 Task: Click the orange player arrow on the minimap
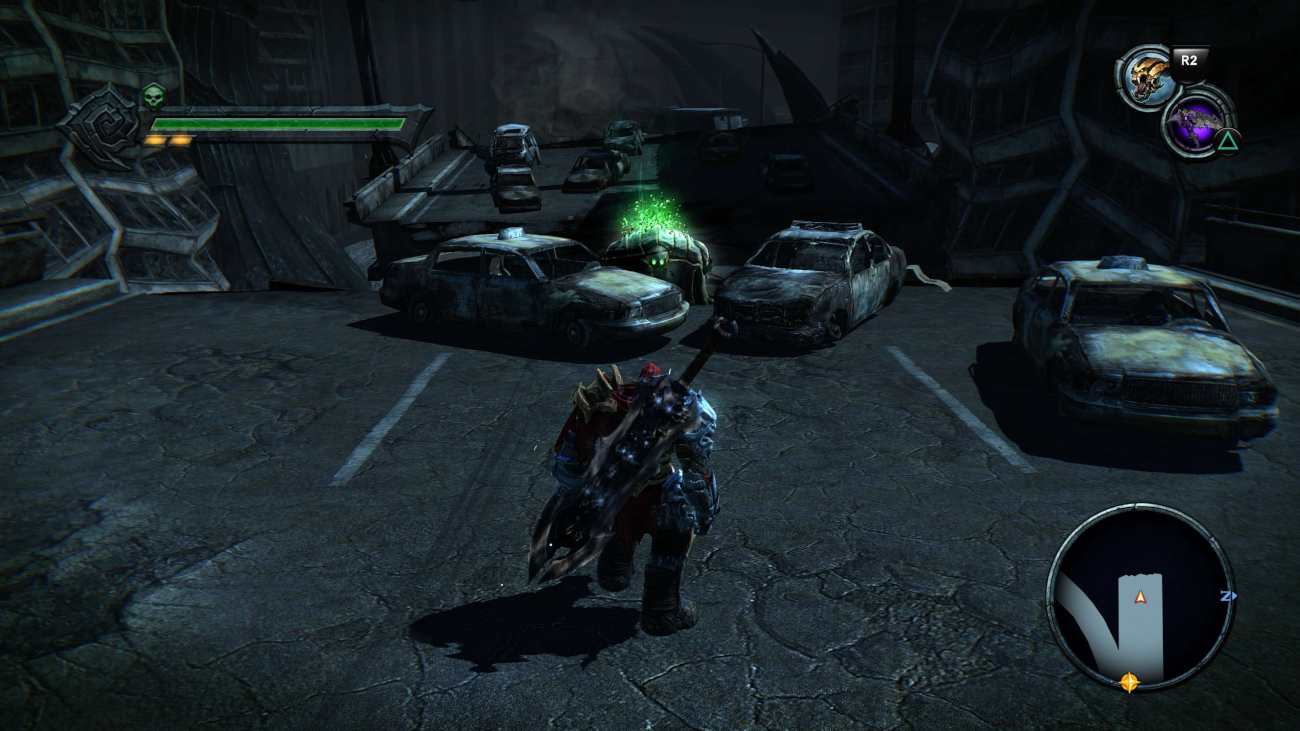pyautogui.click(x=1139, y=598)
